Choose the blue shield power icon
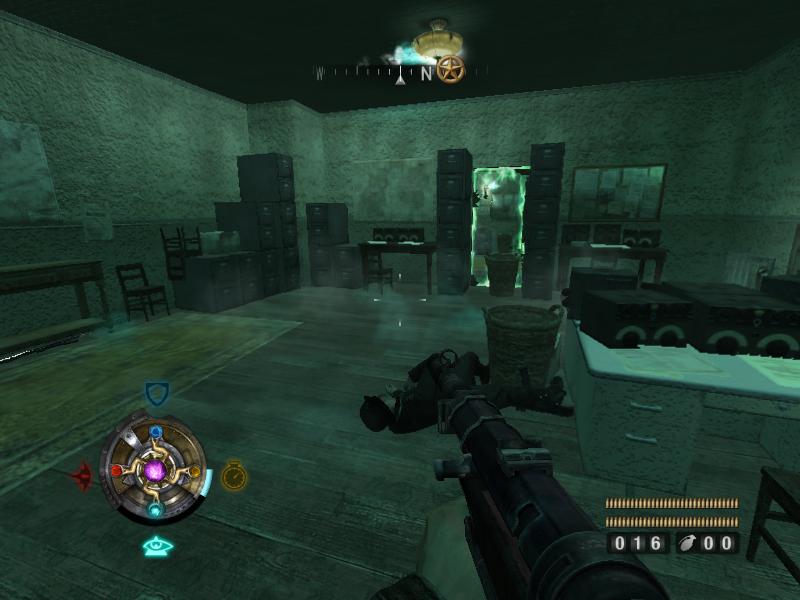The width and height of the screenshot is (800, 600). point(156,393)
